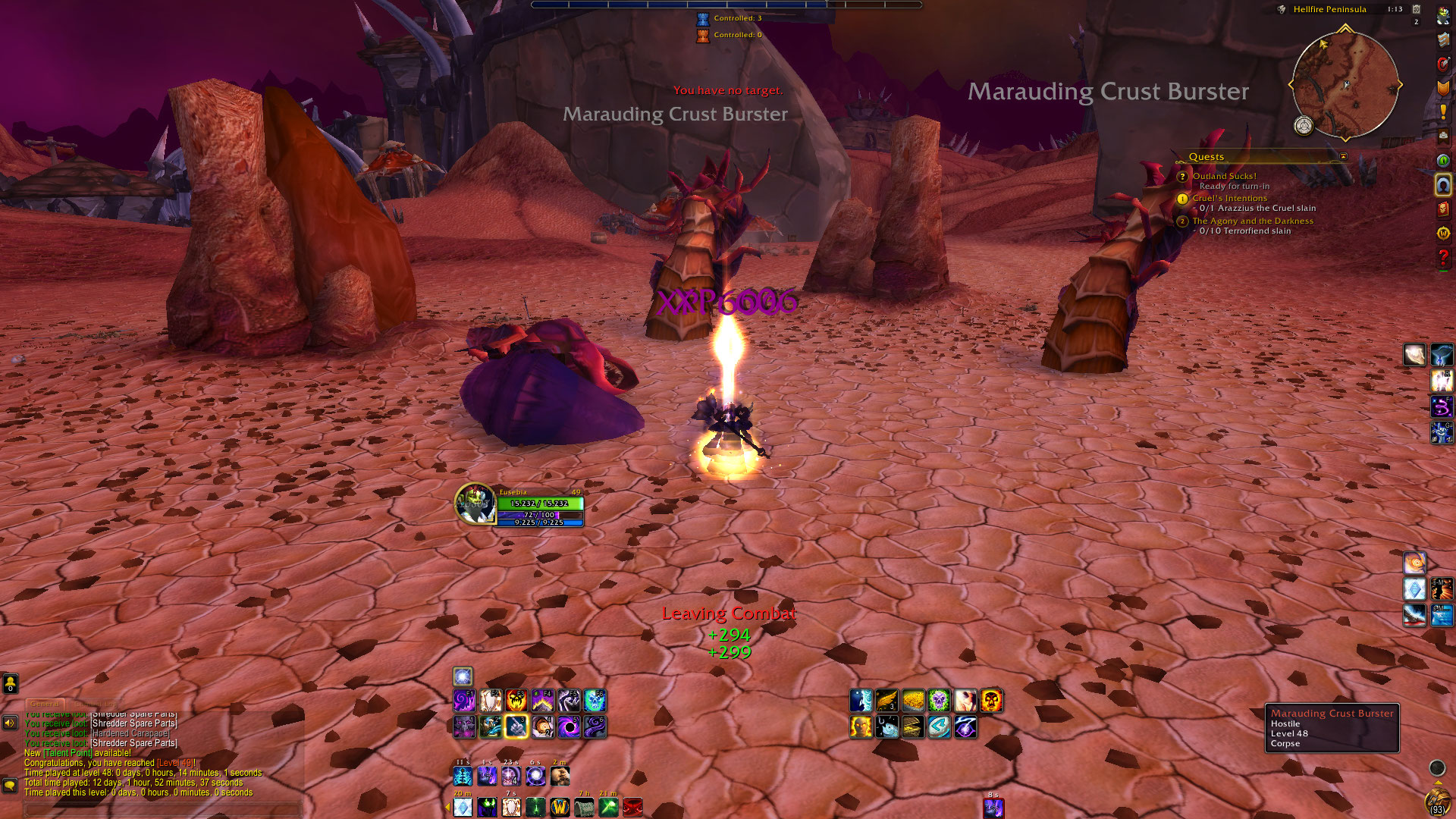The height and width of the screenshot is (819, 1456).
Task: Activate the Hearthstone rune stone
Action: click(939, 727)
